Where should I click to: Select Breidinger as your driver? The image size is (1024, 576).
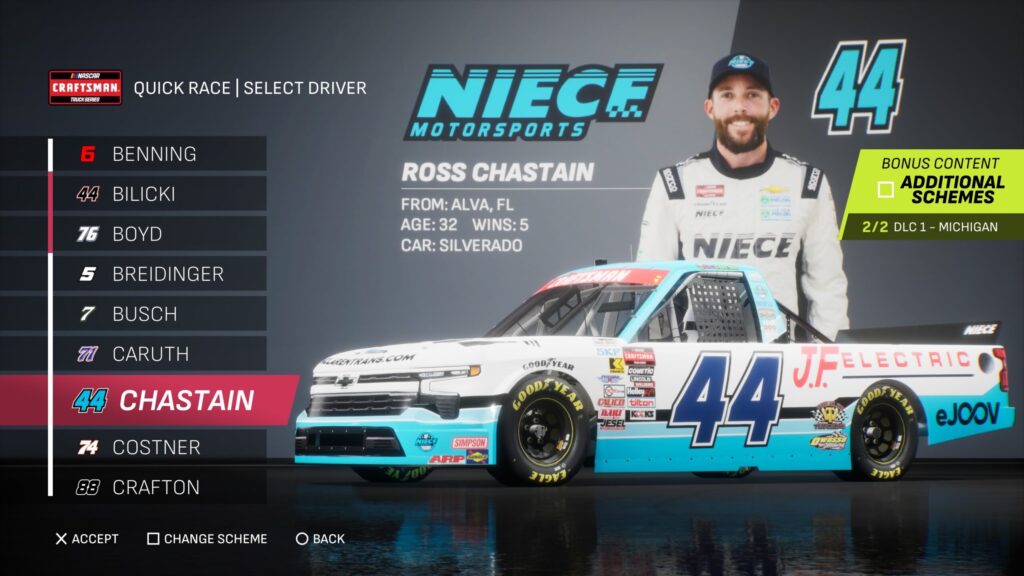pos(168,273)
